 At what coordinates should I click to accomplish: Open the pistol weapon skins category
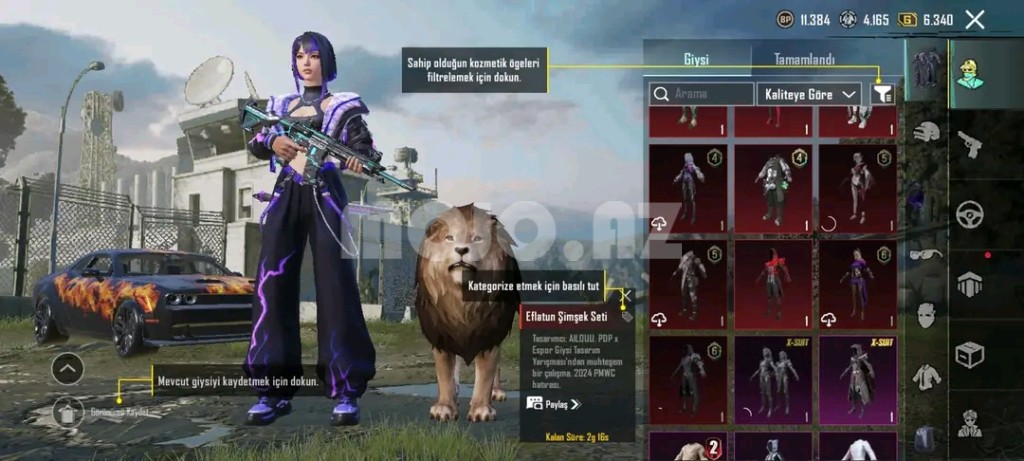[970, 145]
